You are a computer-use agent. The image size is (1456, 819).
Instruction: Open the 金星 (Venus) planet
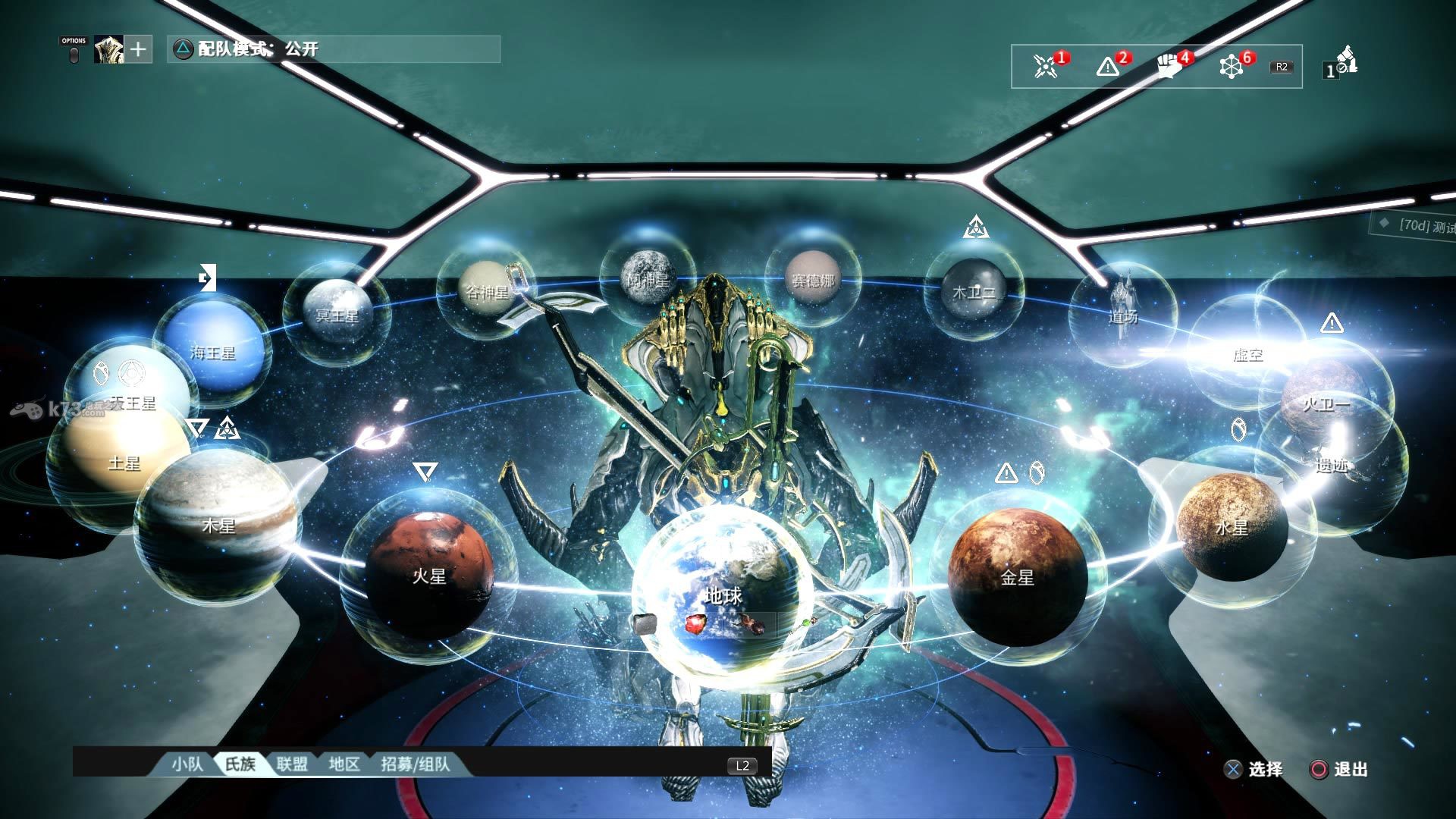pos(1017,576)
